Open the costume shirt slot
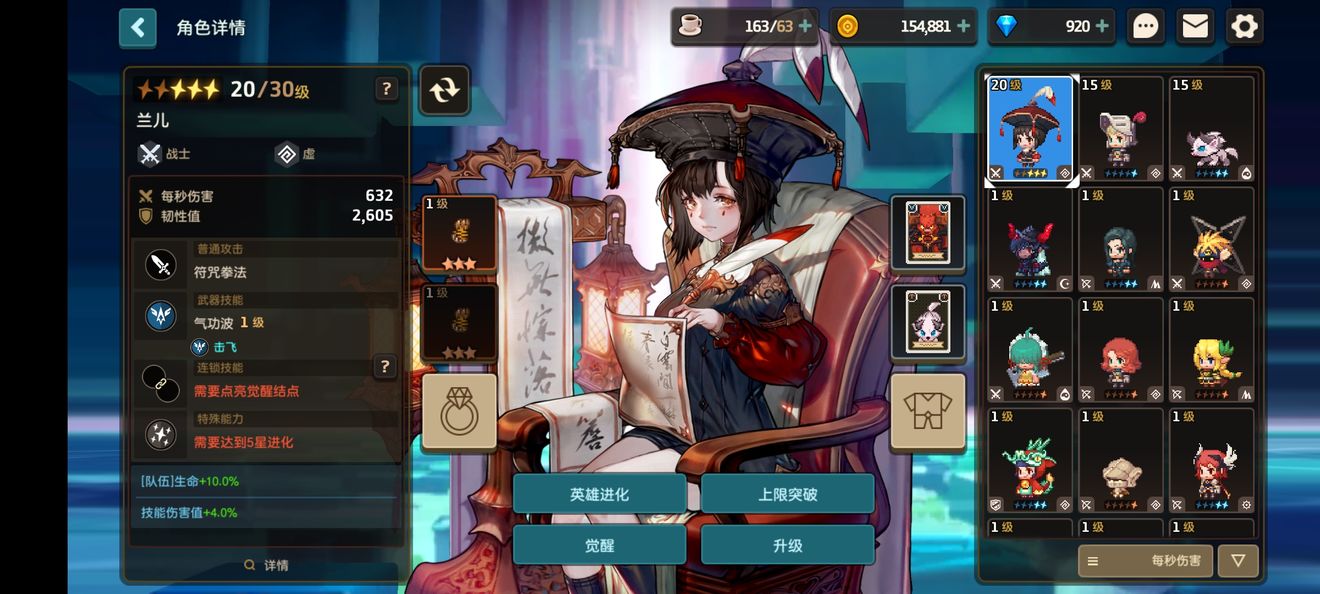 [927, 411]
